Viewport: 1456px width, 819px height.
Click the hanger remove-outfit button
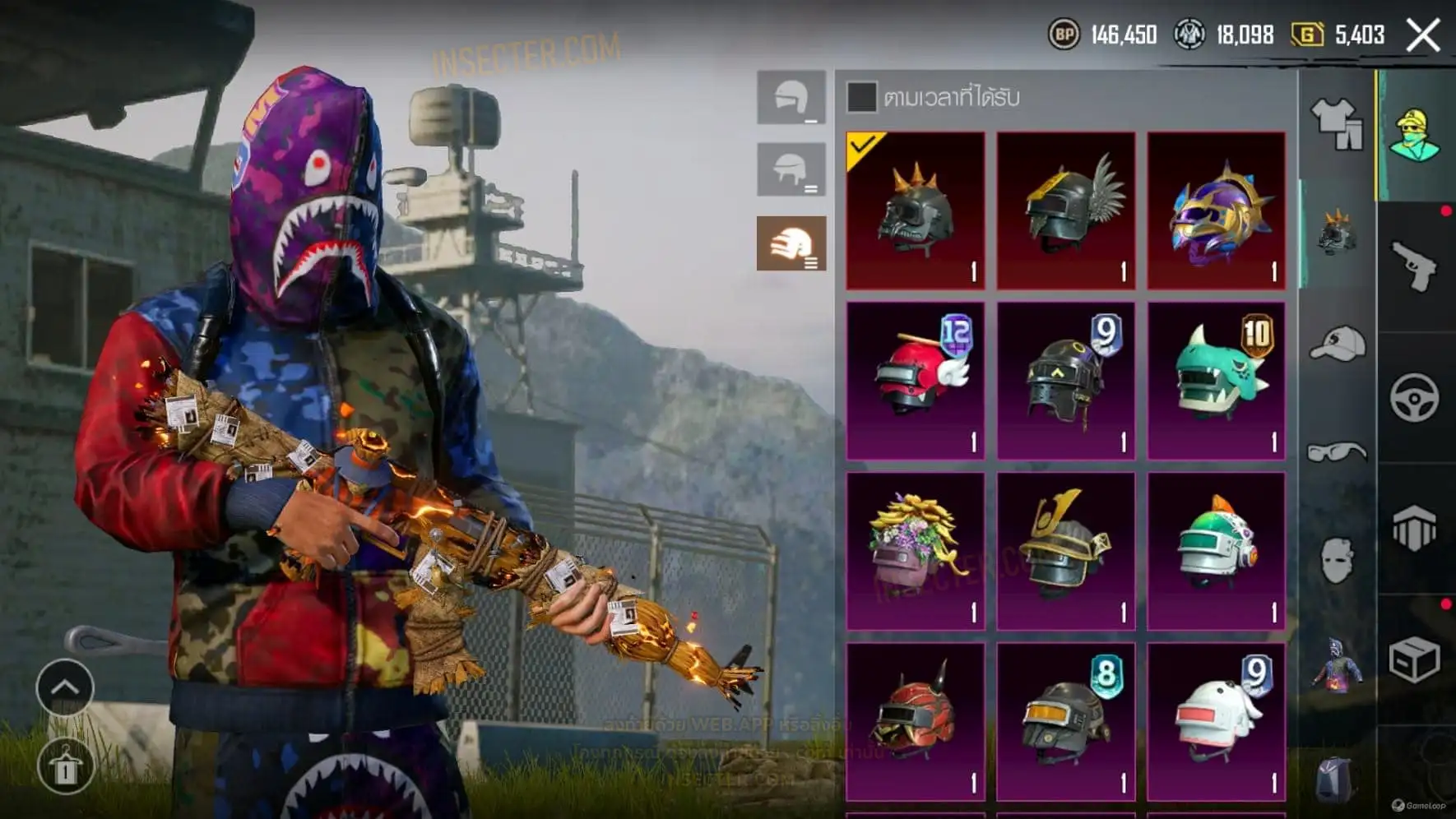(x=65, y=766)
